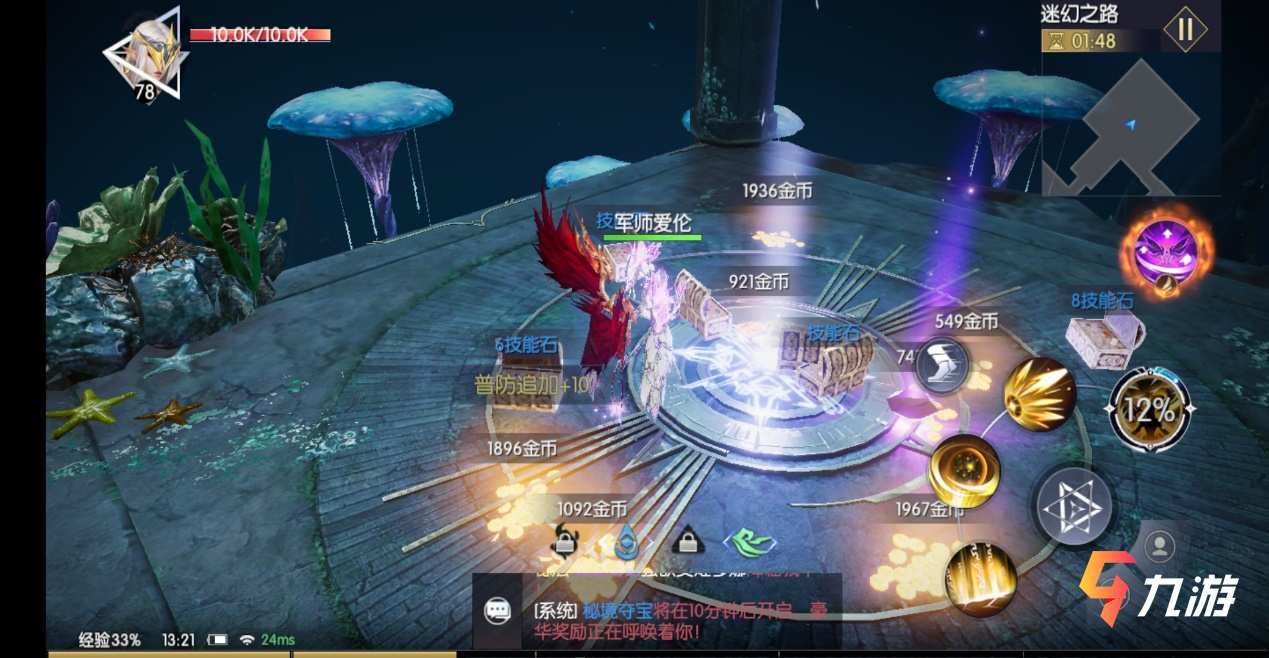Activate the flaming purple mask skill
This screenshot has width=1269, height=658.
[x=1163, y=253]
